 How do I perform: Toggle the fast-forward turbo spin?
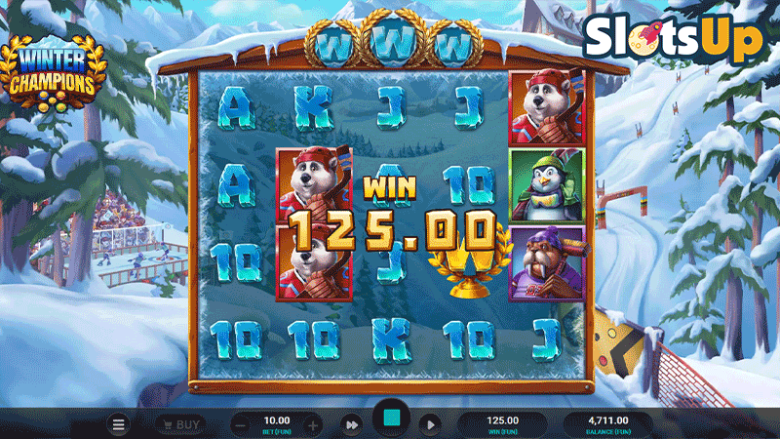point(351,425)
